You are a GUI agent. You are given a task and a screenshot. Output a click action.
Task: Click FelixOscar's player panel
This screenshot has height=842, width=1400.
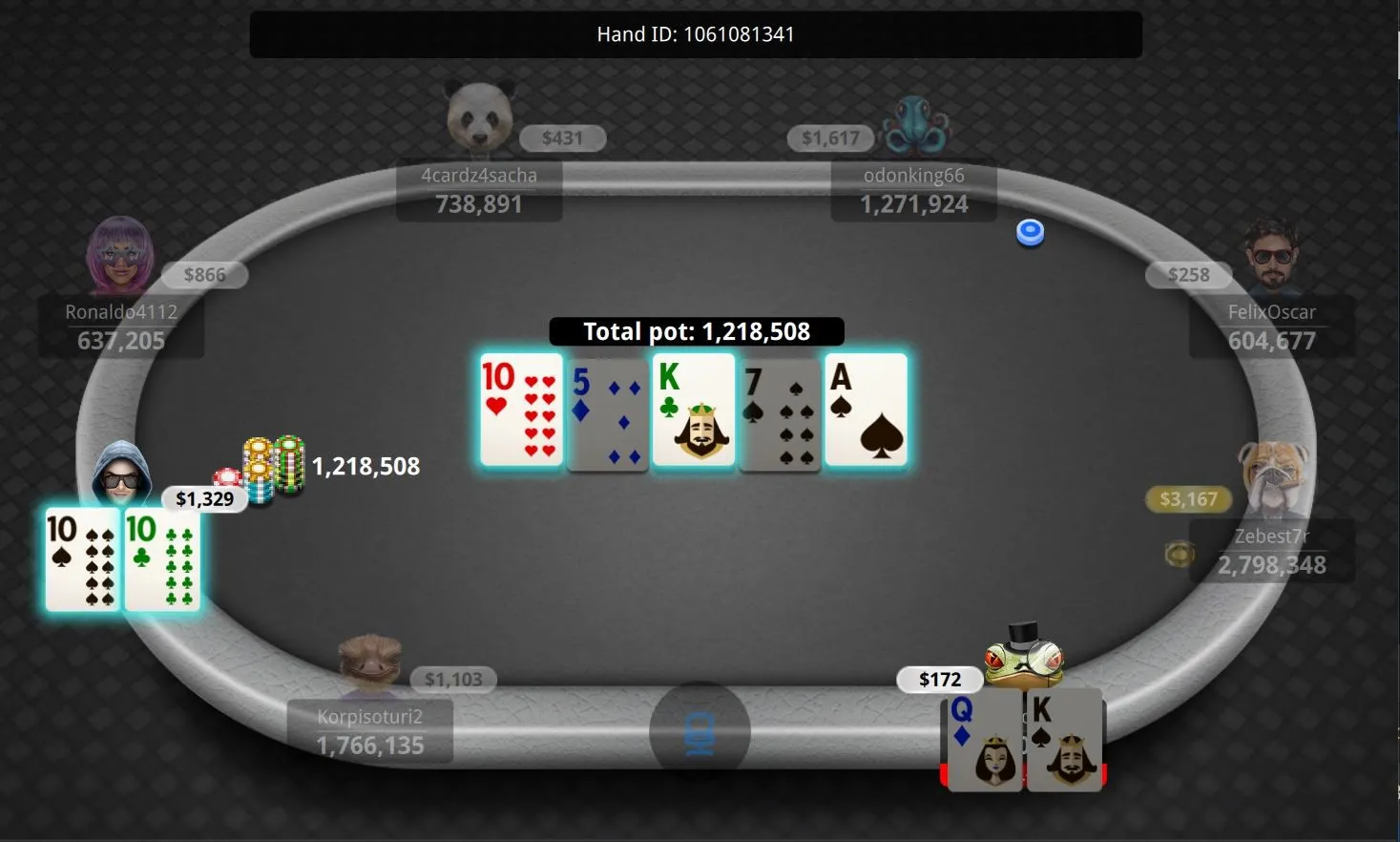coord(1271,326)
